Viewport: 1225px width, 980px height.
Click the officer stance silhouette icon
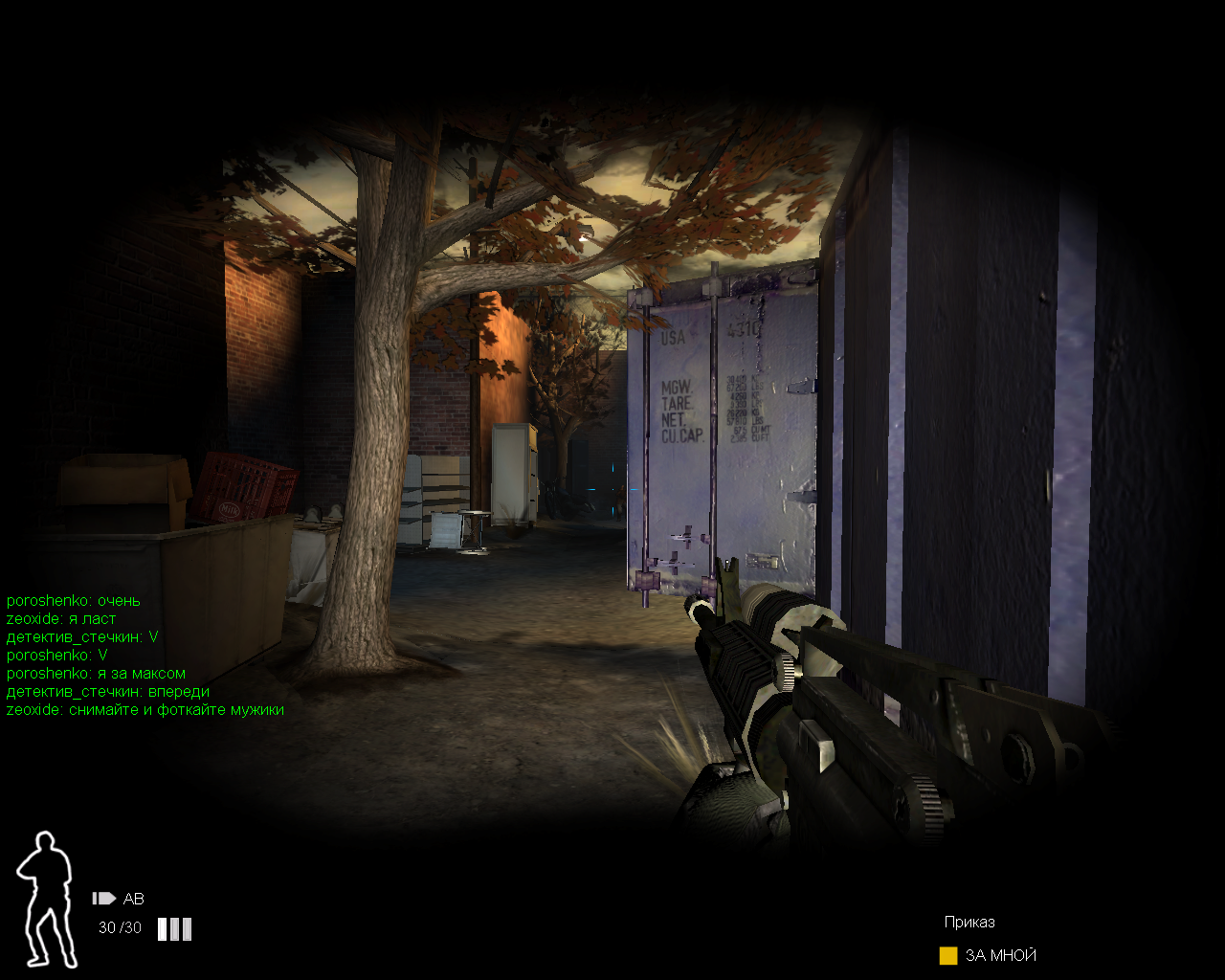tap(46, 898)
